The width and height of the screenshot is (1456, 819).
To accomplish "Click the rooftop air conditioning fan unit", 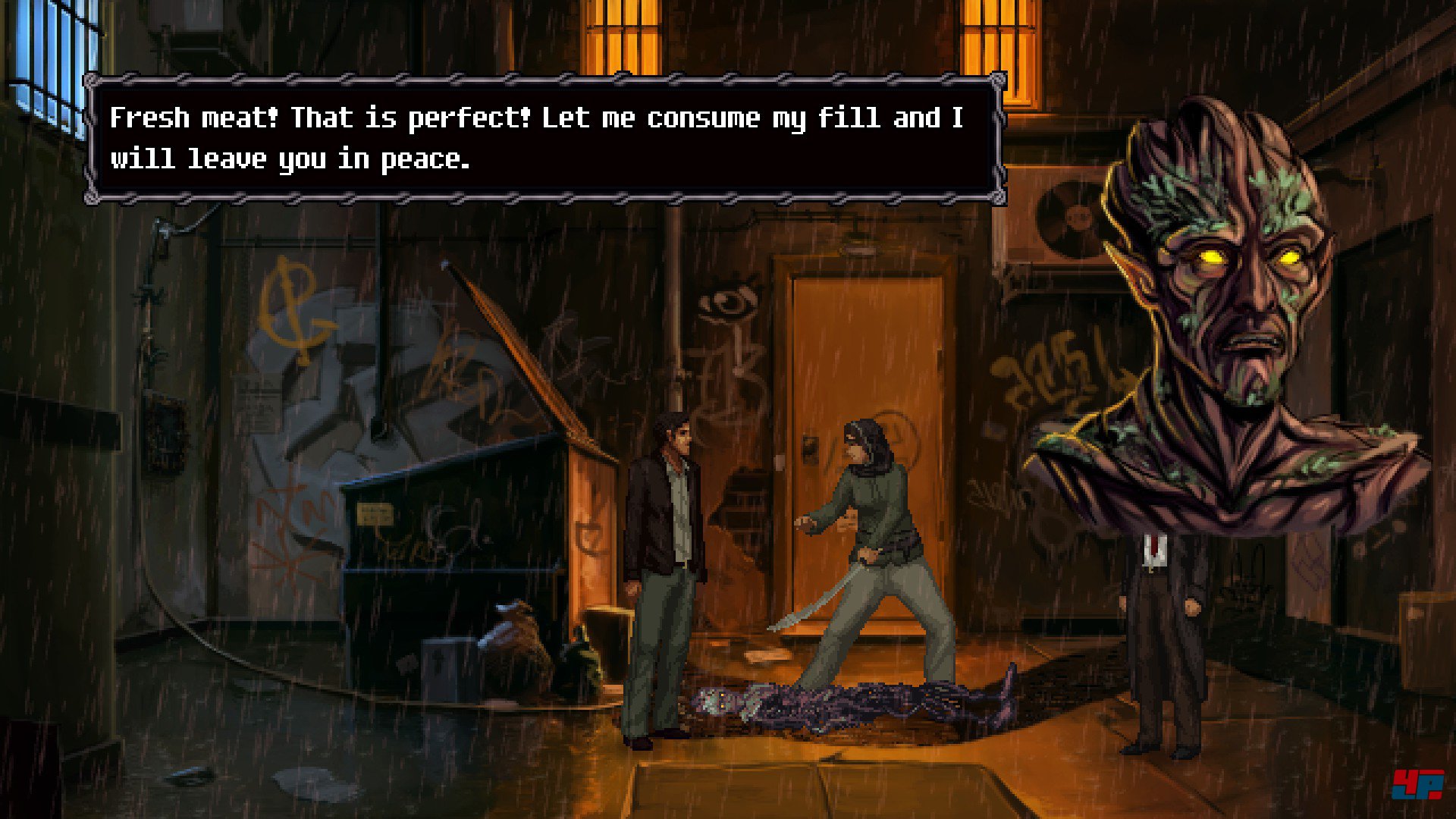I will click(1073, 220).
